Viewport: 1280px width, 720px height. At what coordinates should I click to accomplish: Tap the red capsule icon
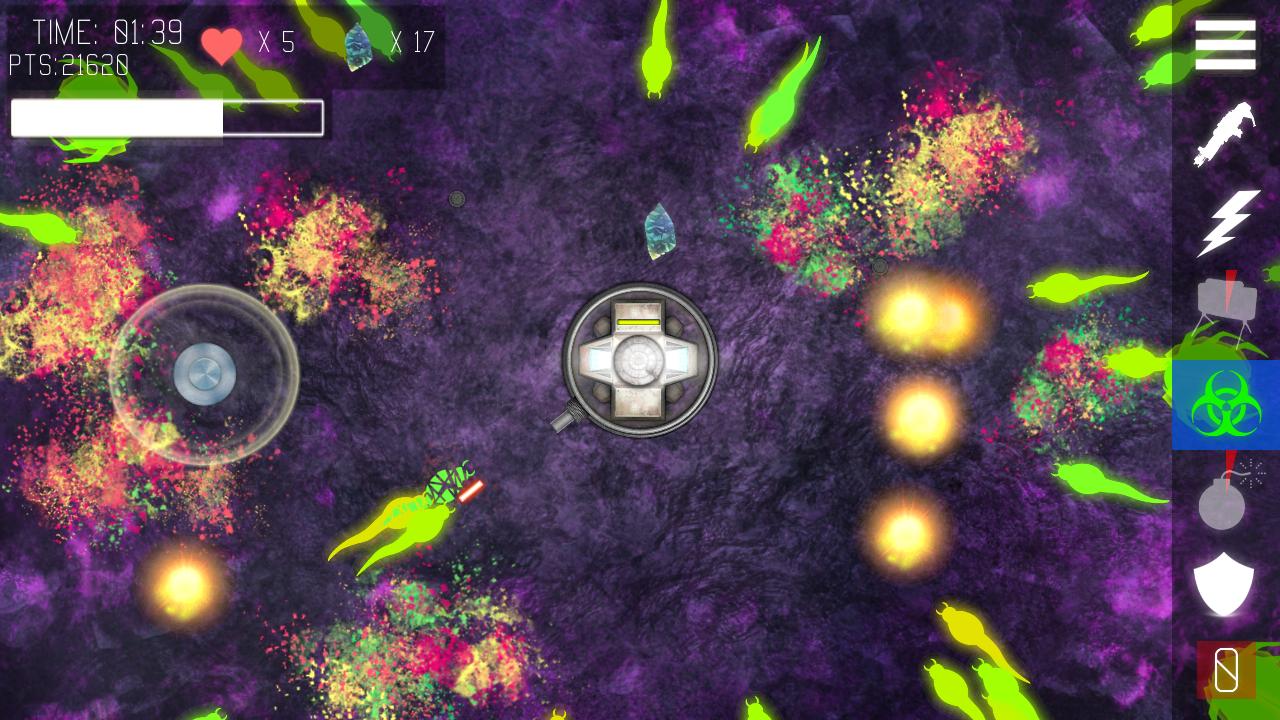click(1226, 670)
